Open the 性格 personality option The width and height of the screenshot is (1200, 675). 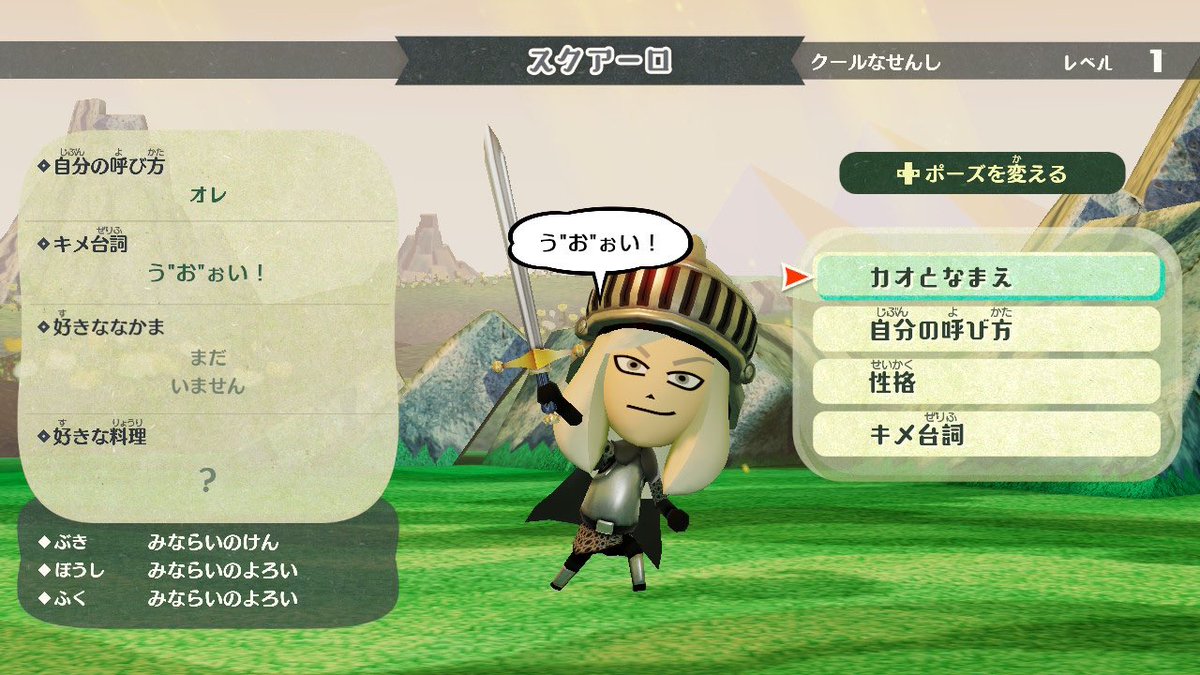[987, 381]
